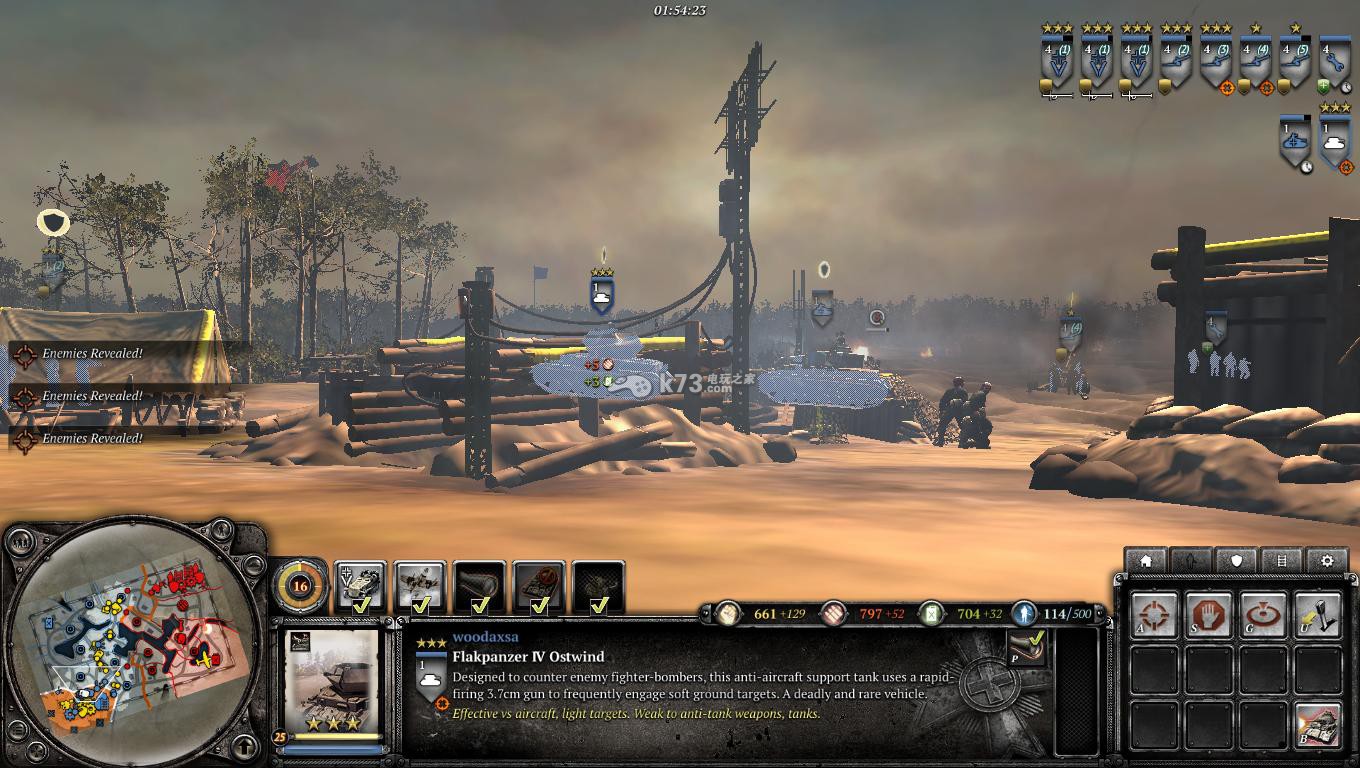Select the white tank unit shield
This screenshot has height=768, width=1360.
pyautogui.click(x=1335, y=143)
